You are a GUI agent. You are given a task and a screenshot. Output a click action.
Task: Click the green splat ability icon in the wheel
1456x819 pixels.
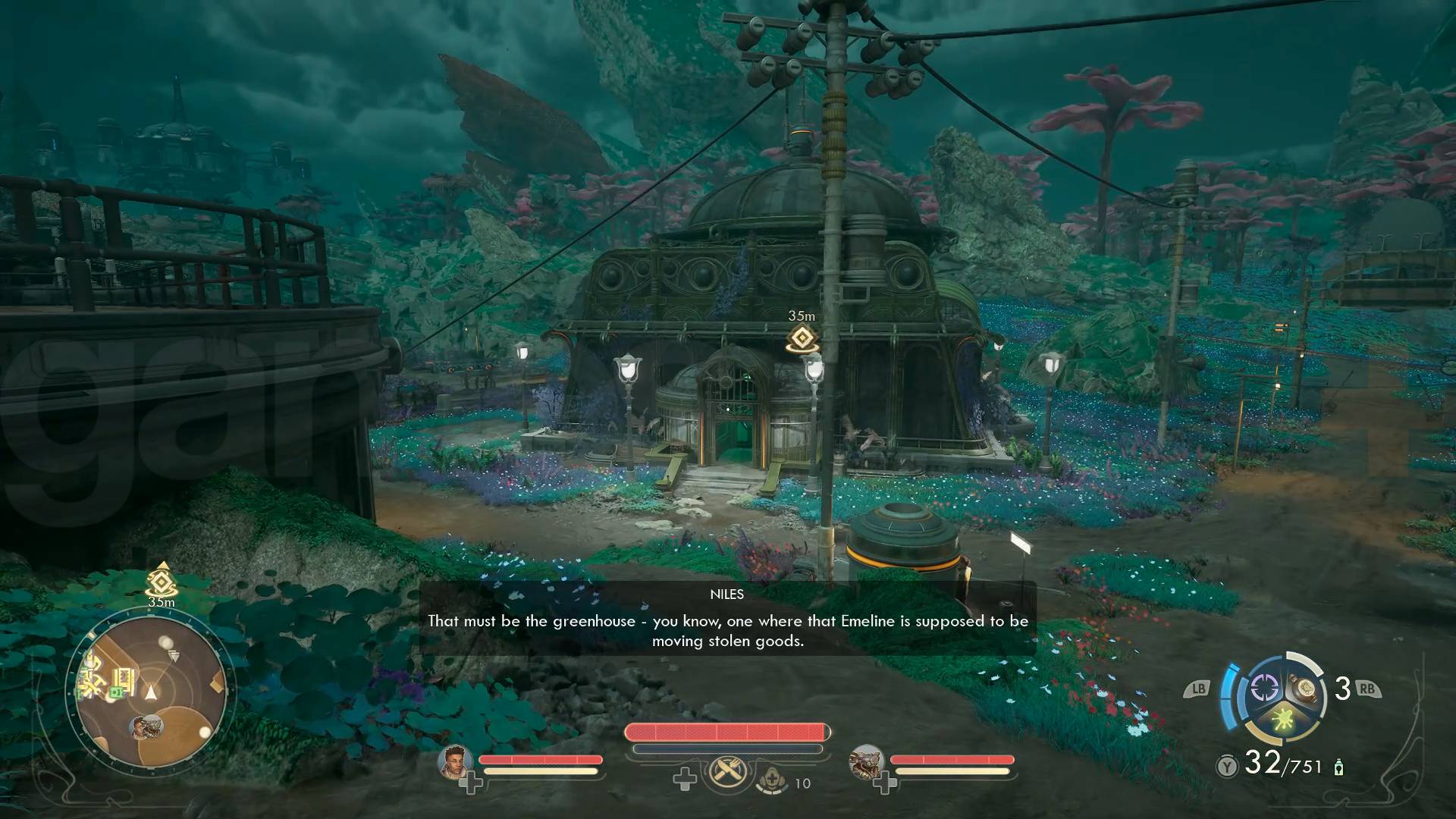(1282, 719)
